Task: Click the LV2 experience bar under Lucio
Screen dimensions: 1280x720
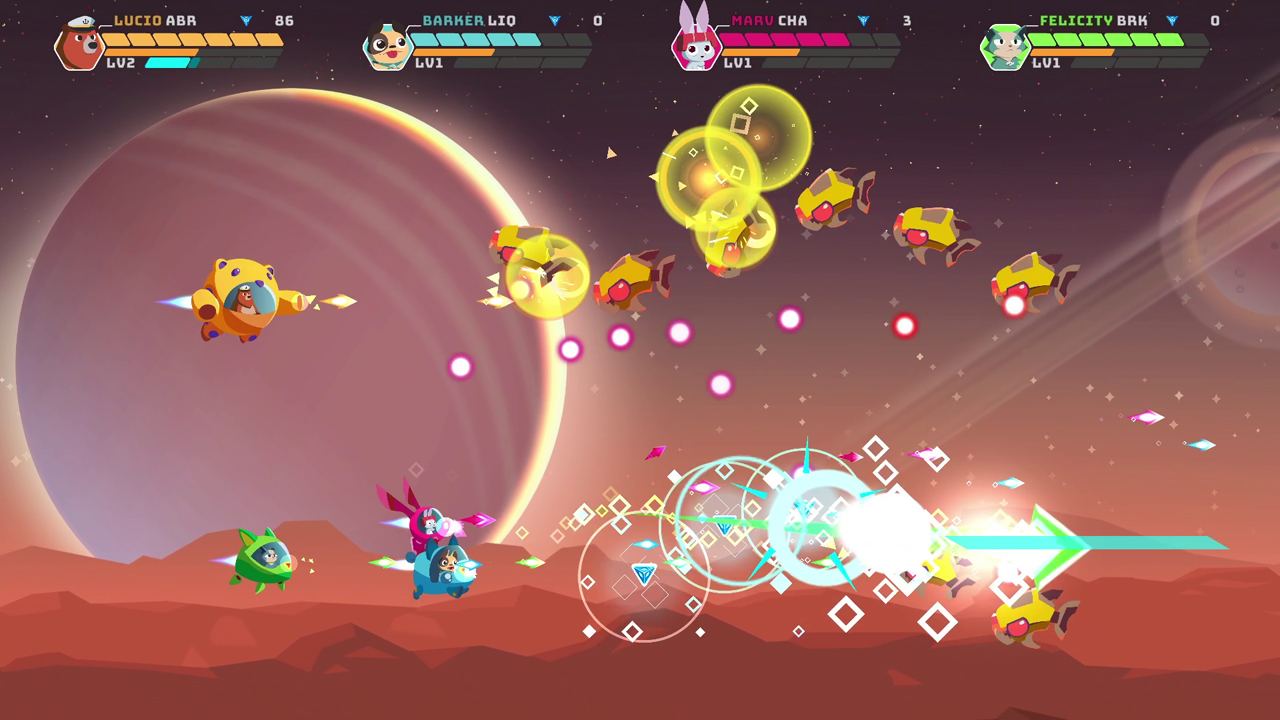Action: 165,60
